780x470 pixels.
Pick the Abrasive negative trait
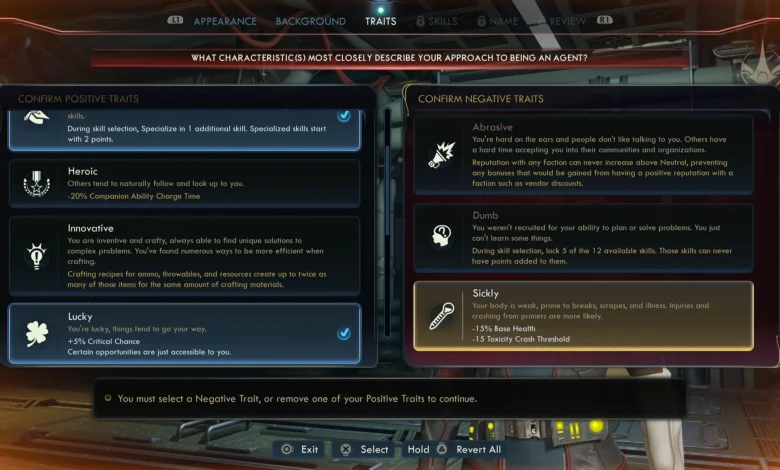coord(582,154)
